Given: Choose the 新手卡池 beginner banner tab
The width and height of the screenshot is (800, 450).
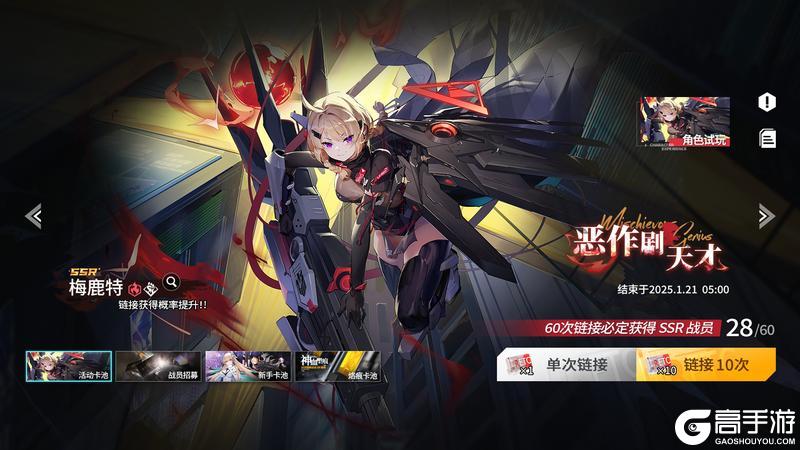Looking at the screenshot, I should point(246,366).
